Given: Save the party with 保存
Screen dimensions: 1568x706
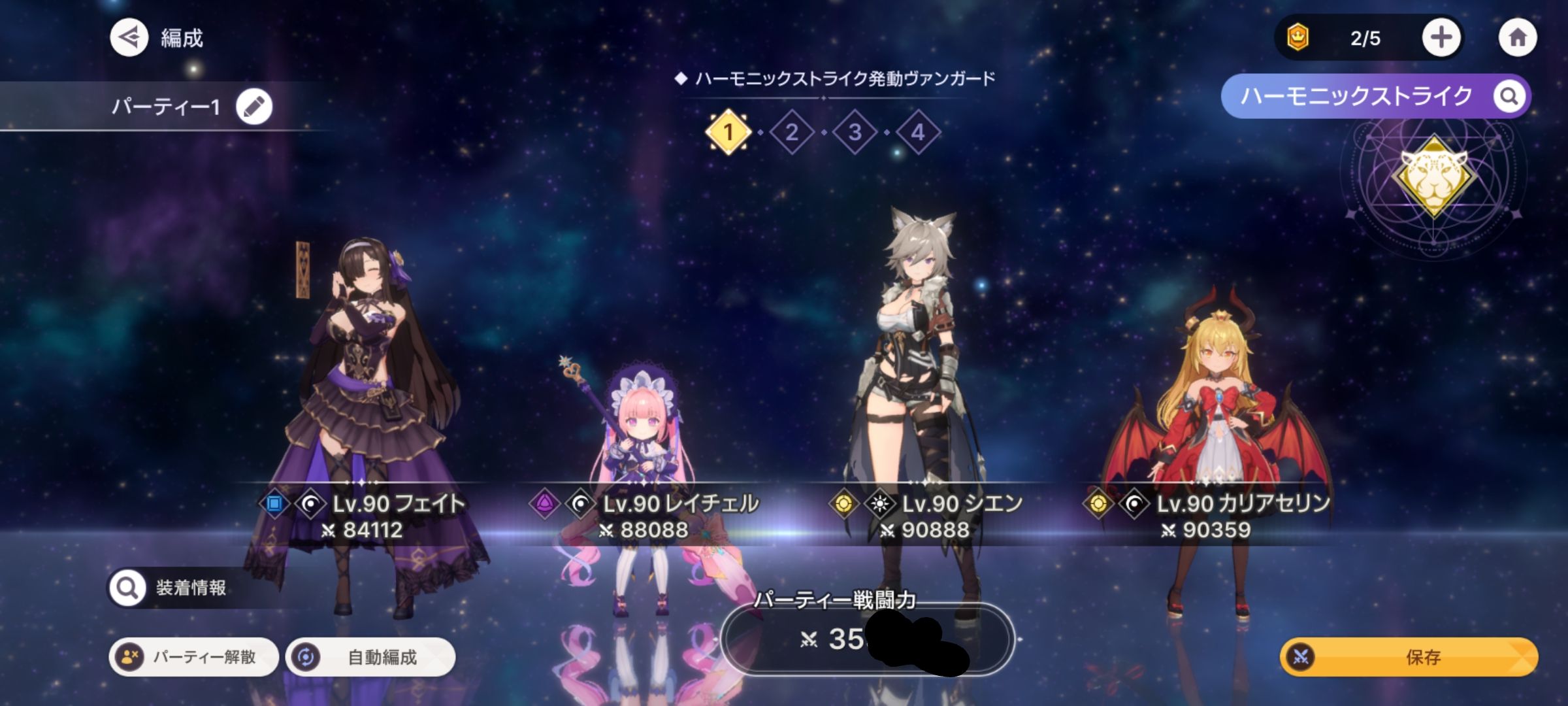Looking at the screenshot, I should point(1409,657).
